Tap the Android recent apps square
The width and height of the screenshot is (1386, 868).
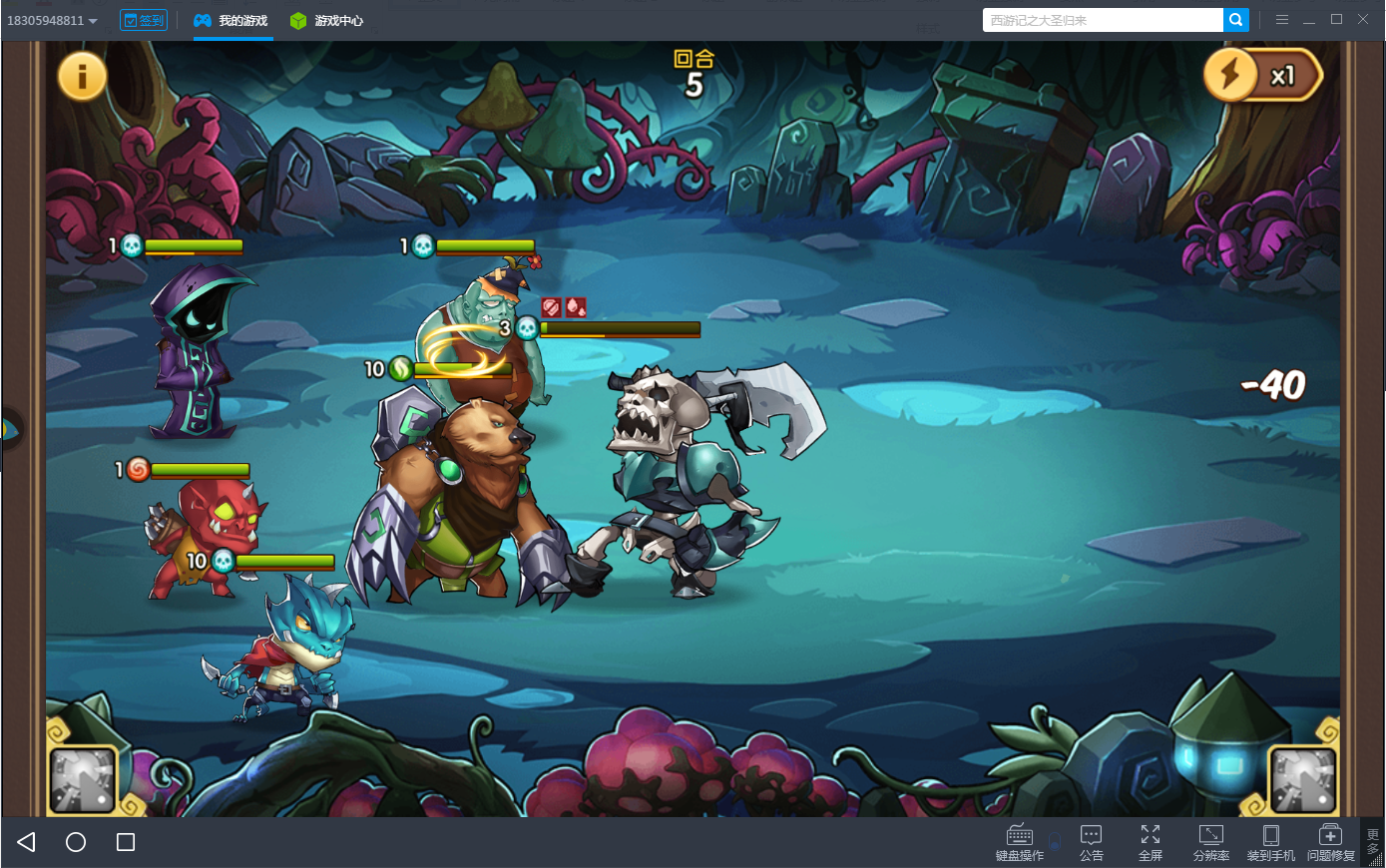[x=126, y=842]
